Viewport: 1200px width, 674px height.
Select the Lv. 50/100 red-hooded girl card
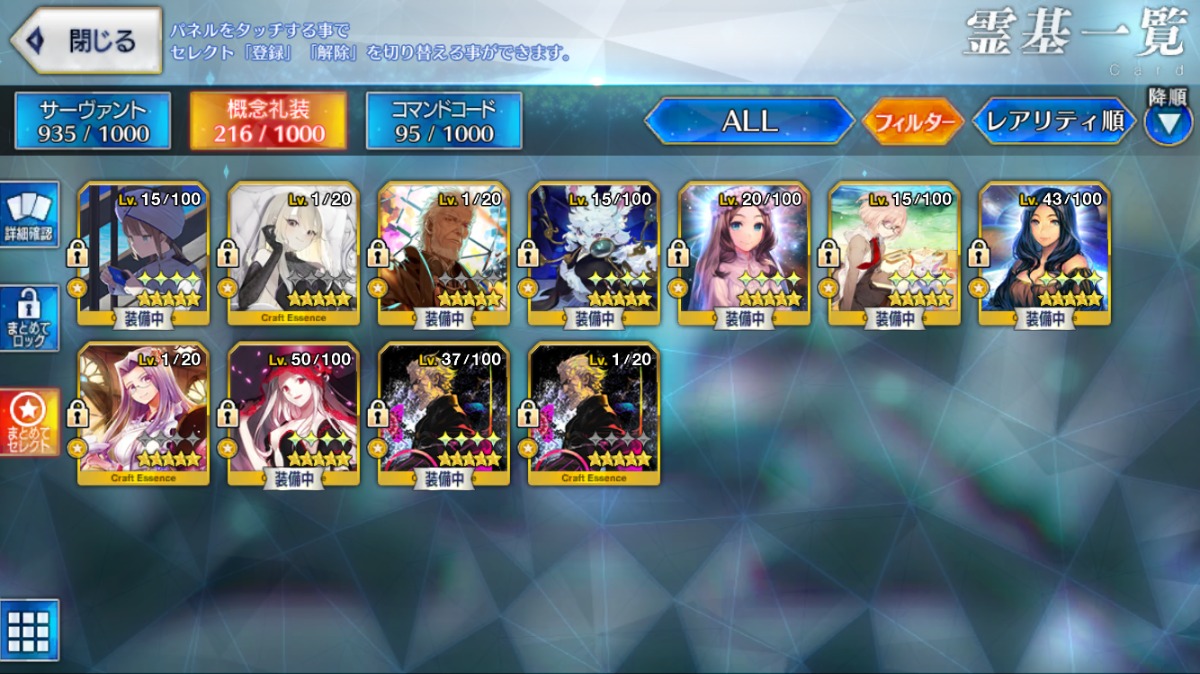click(x=293, y=413)
